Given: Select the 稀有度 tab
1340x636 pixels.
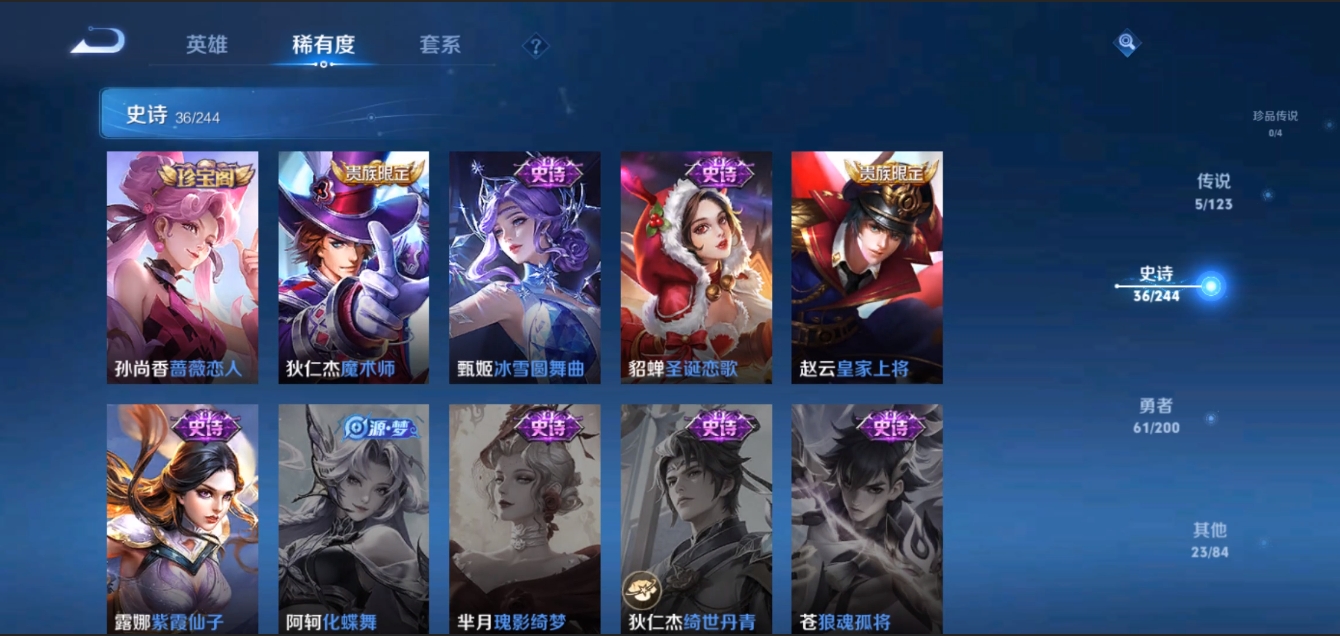Looking at the screenshot, I should click(323, 45).
